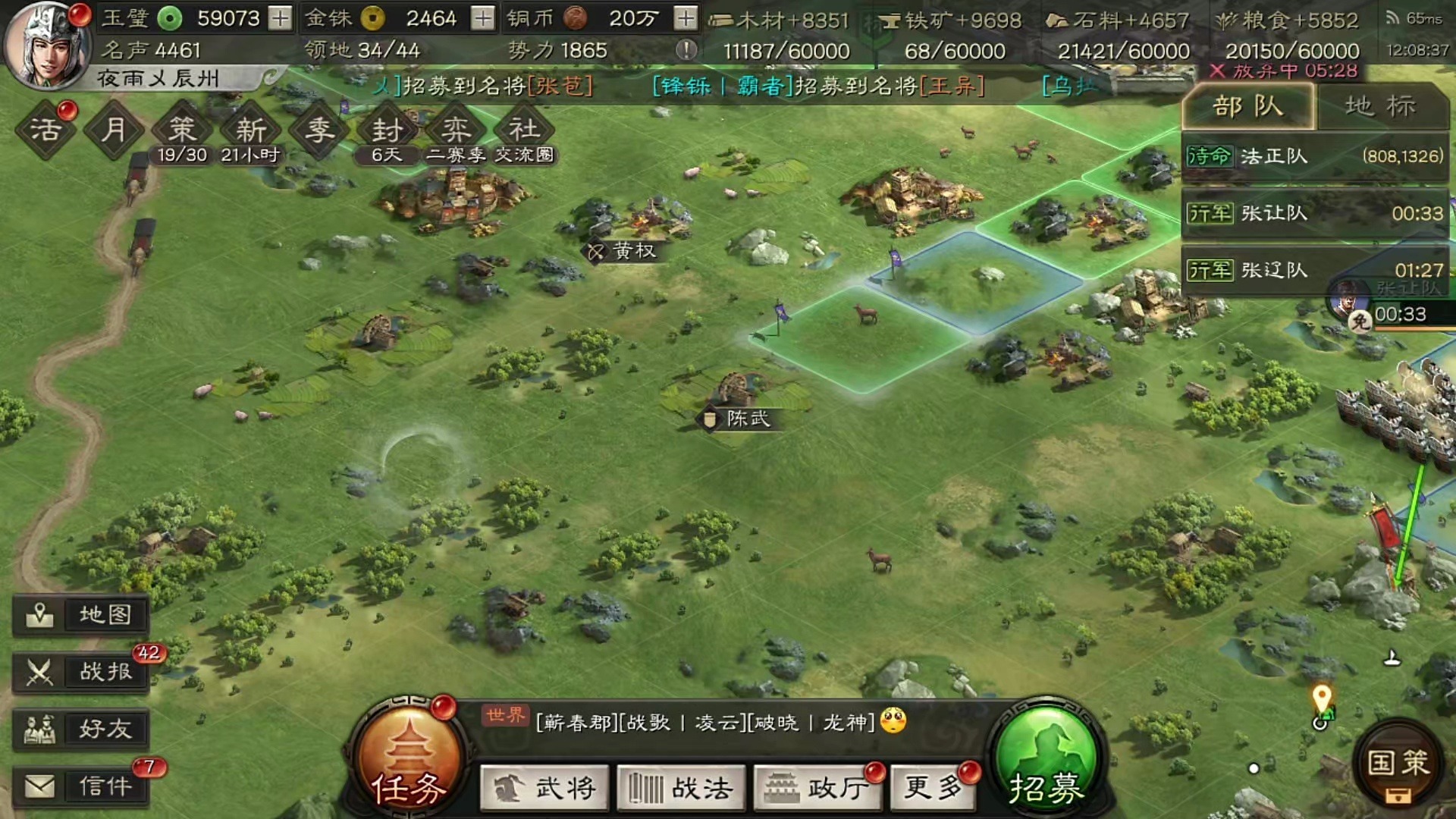Open the 武将 (Generals) menu
This screenshot has height=819, width=1456.
pos(544,788)
